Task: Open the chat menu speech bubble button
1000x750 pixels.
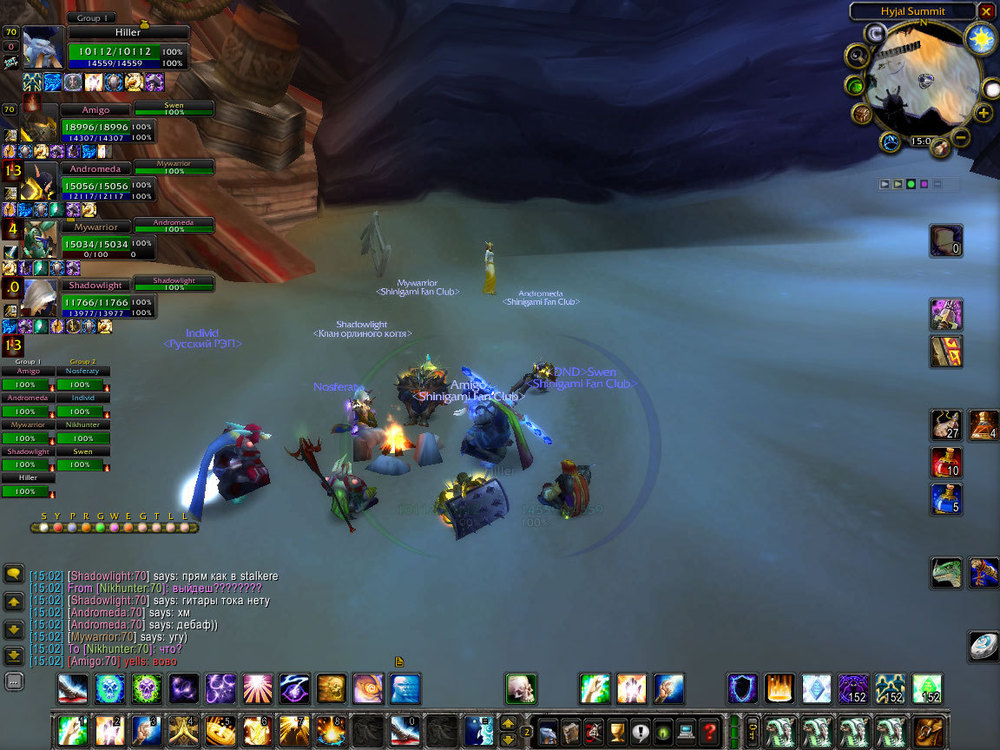Action: [x=14, y=574]
